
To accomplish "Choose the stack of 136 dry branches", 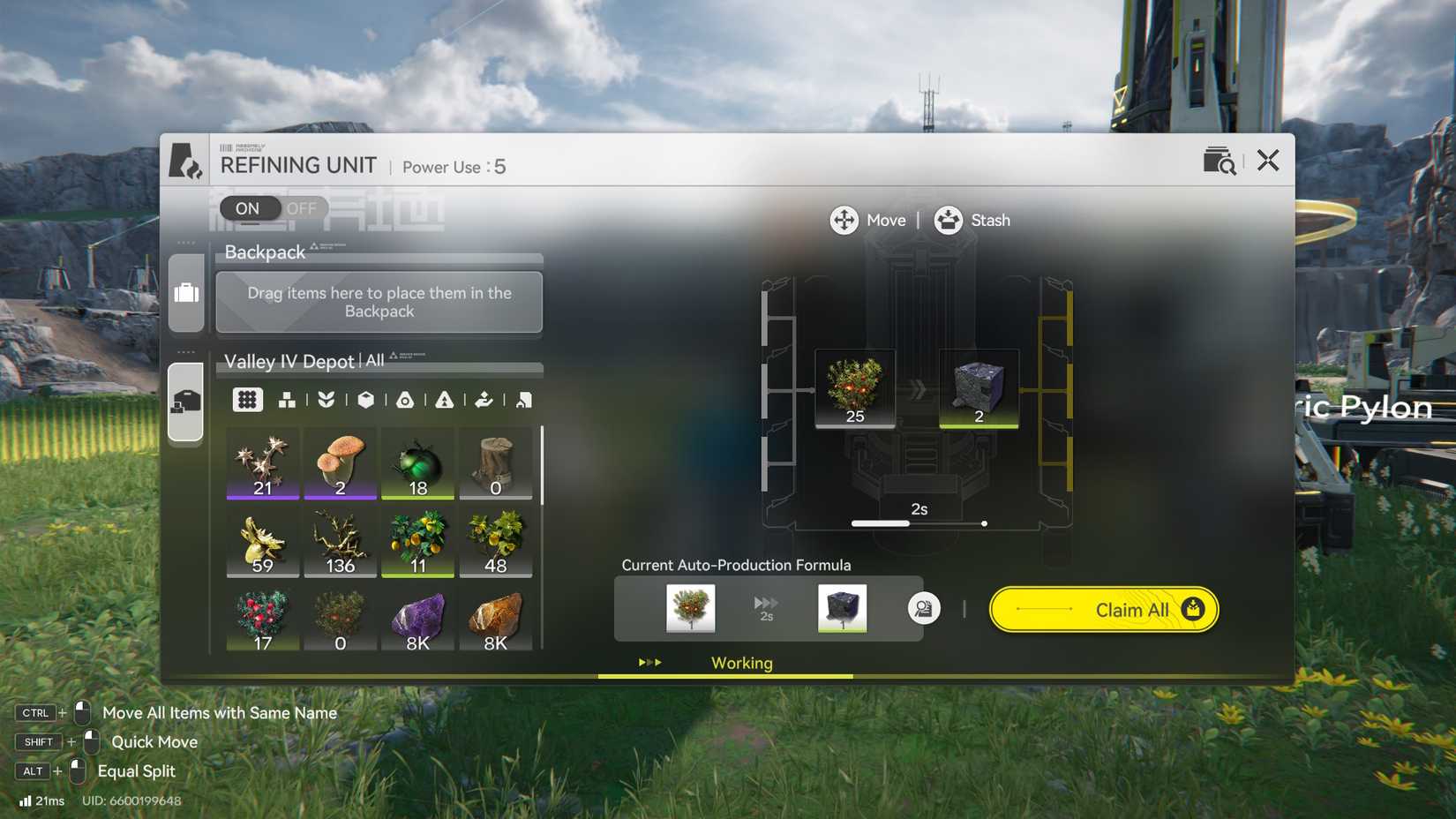I will [341, 541].
